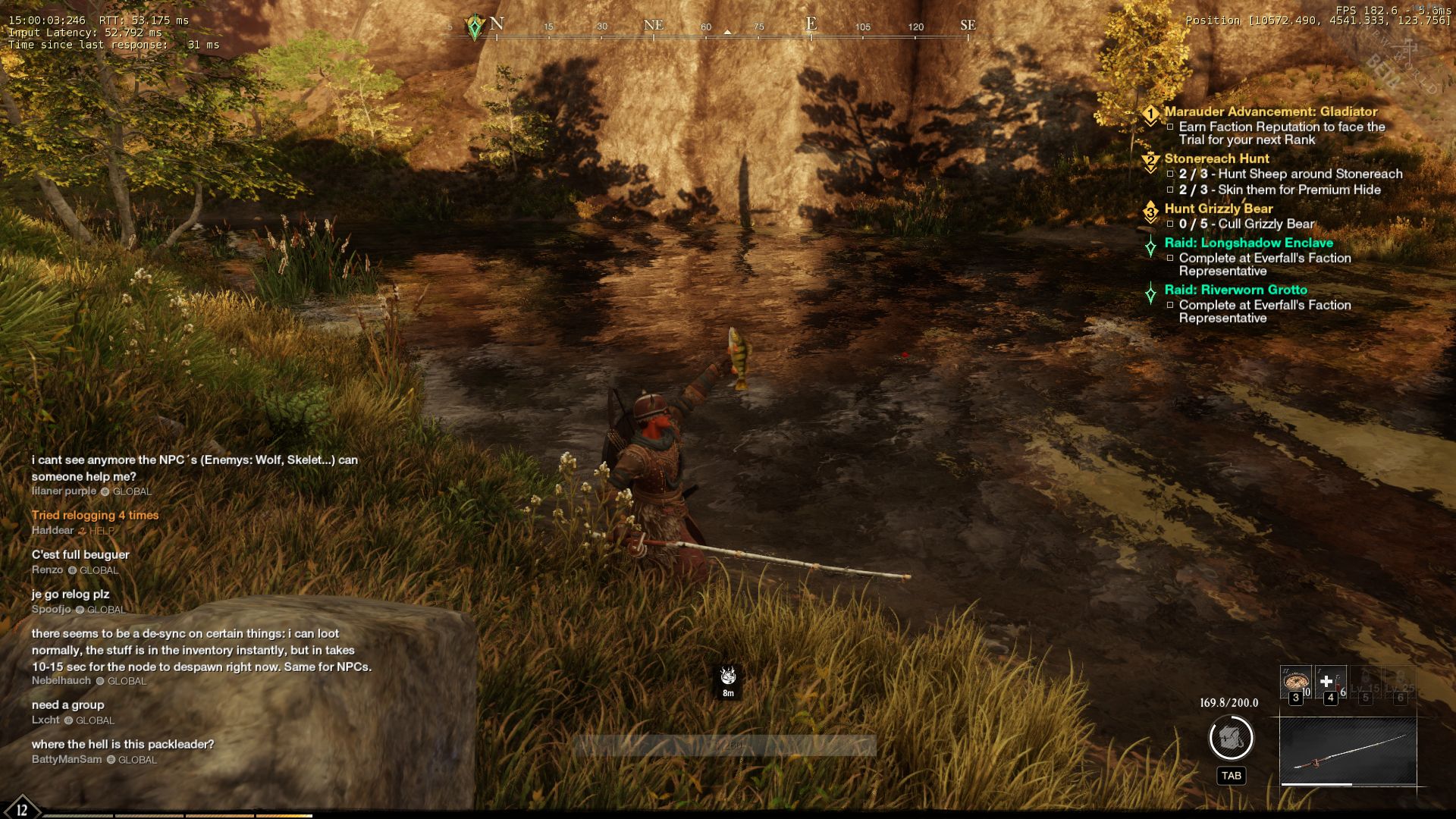The width and height of the screenshot is (1456, 819).
Task: Open the inventory bag icon
Action: (1231, 738)
